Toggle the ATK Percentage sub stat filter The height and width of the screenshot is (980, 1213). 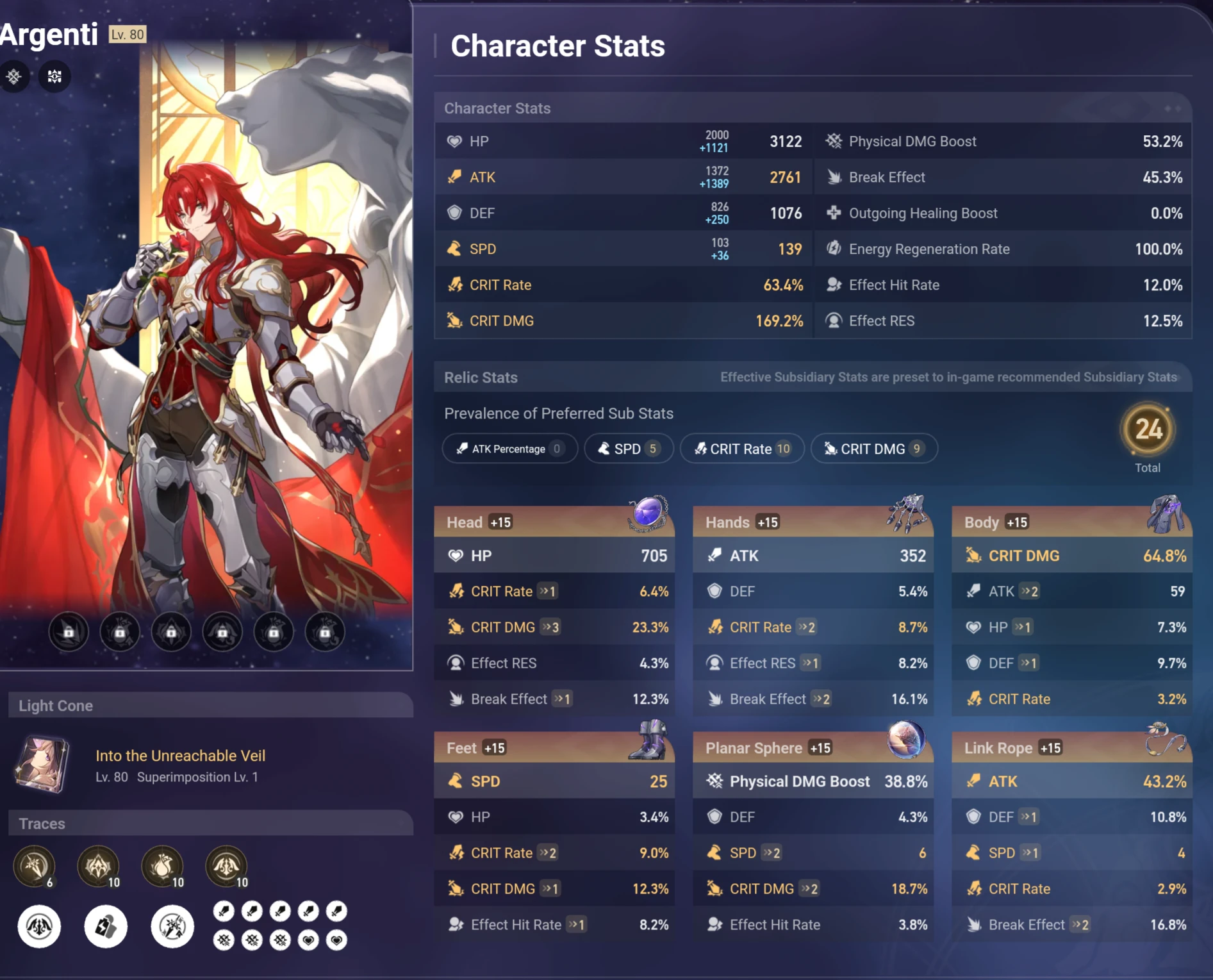point(509,449)
